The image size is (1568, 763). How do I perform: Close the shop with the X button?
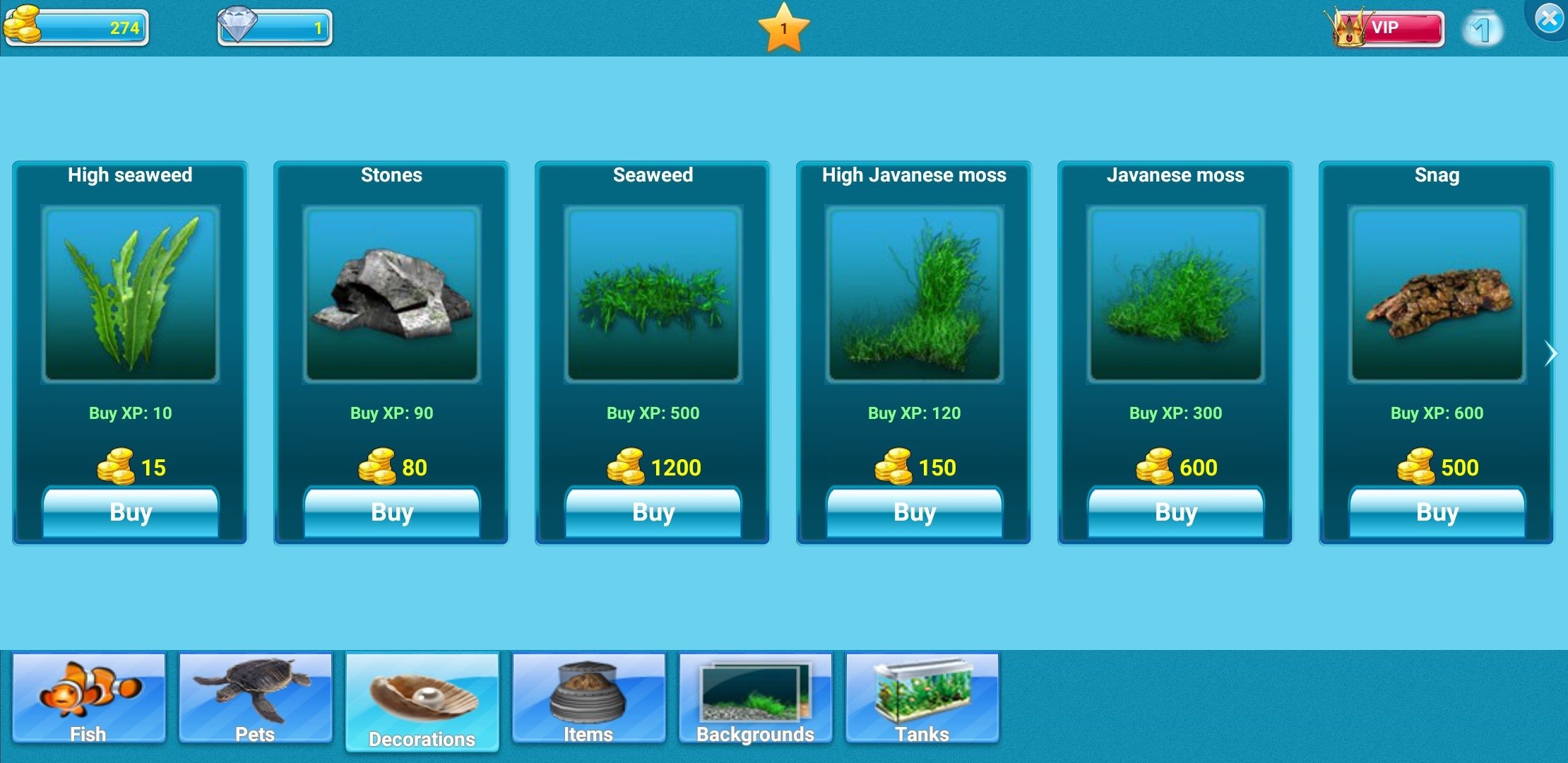click(1549, 18)
